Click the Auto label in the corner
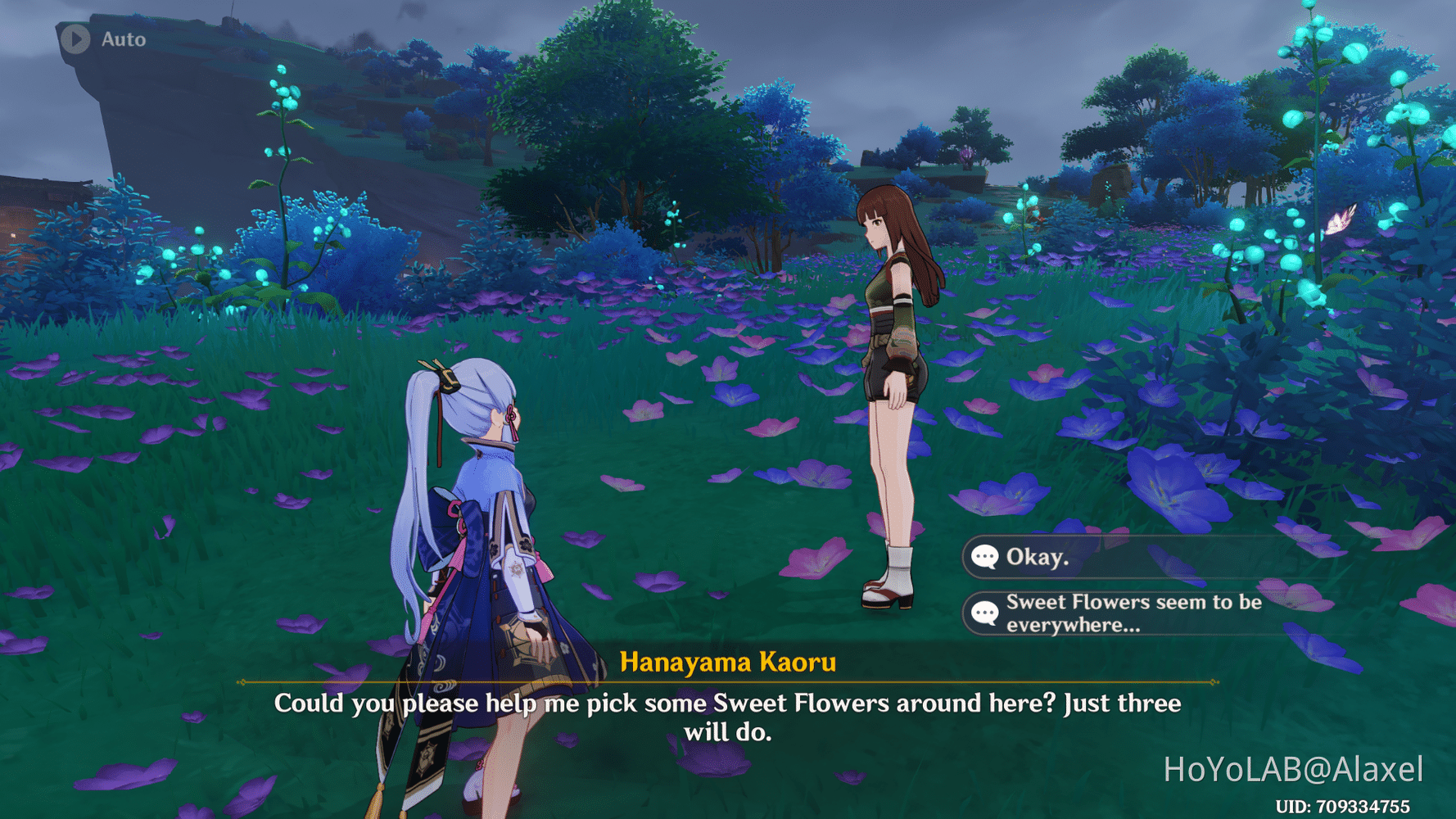 point(123,38)
